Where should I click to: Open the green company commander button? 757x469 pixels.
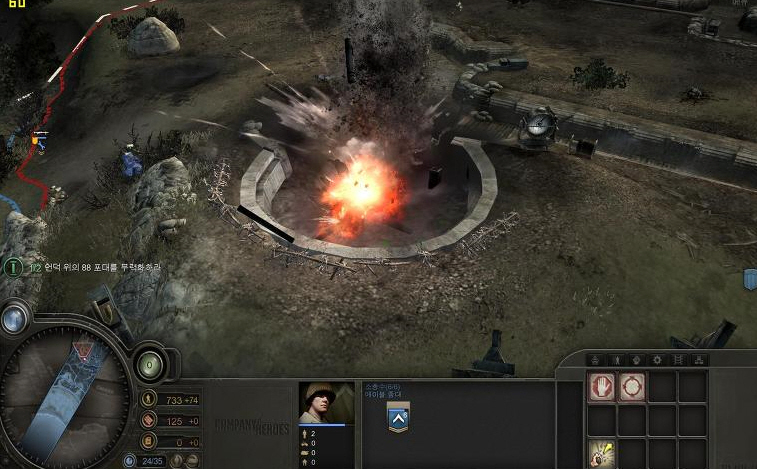(x=150, y=363)
